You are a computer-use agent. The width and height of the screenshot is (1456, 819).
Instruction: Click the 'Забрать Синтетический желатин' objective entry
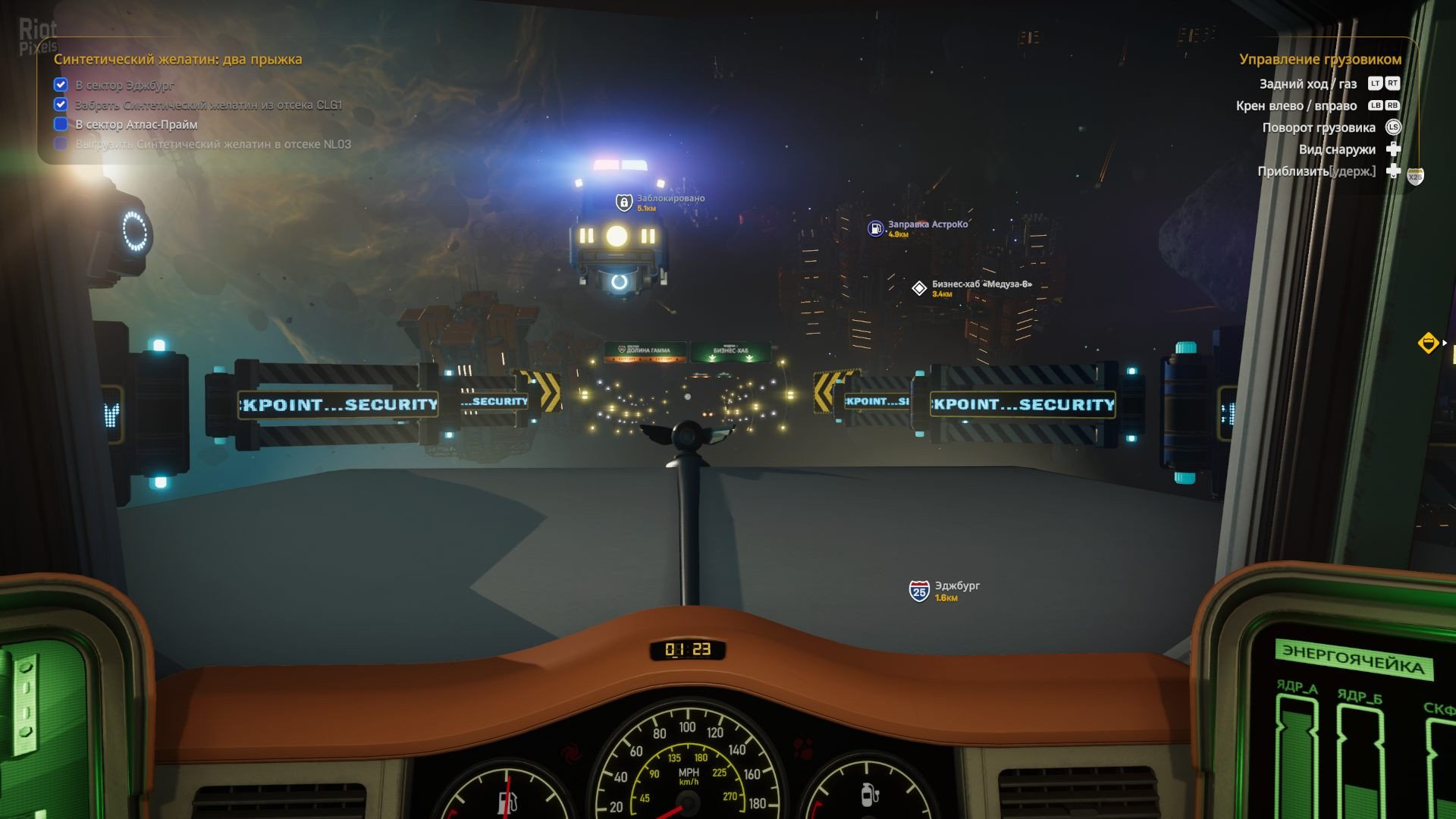click(208, 105)
